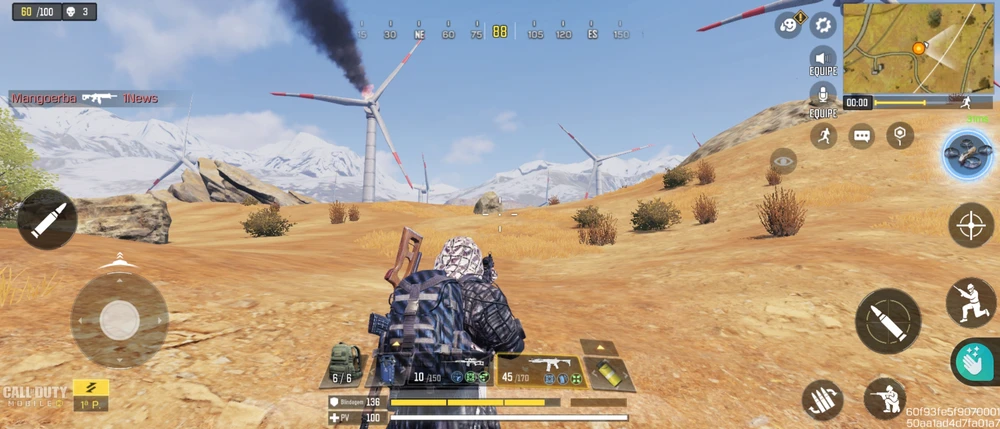The image size is (1000, 429).
Task: Expand the minimap
Action: click(918, 48)
